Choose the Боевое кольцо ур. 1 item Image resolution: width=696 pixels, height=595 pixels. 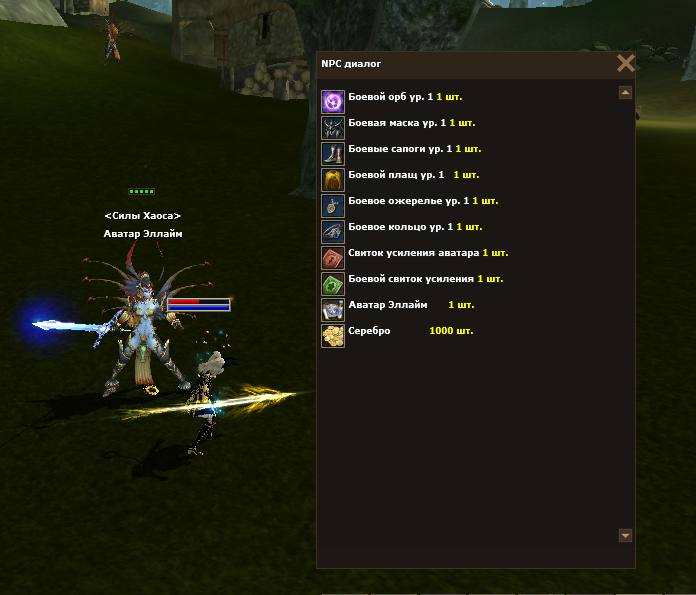[x=402, y=228]
